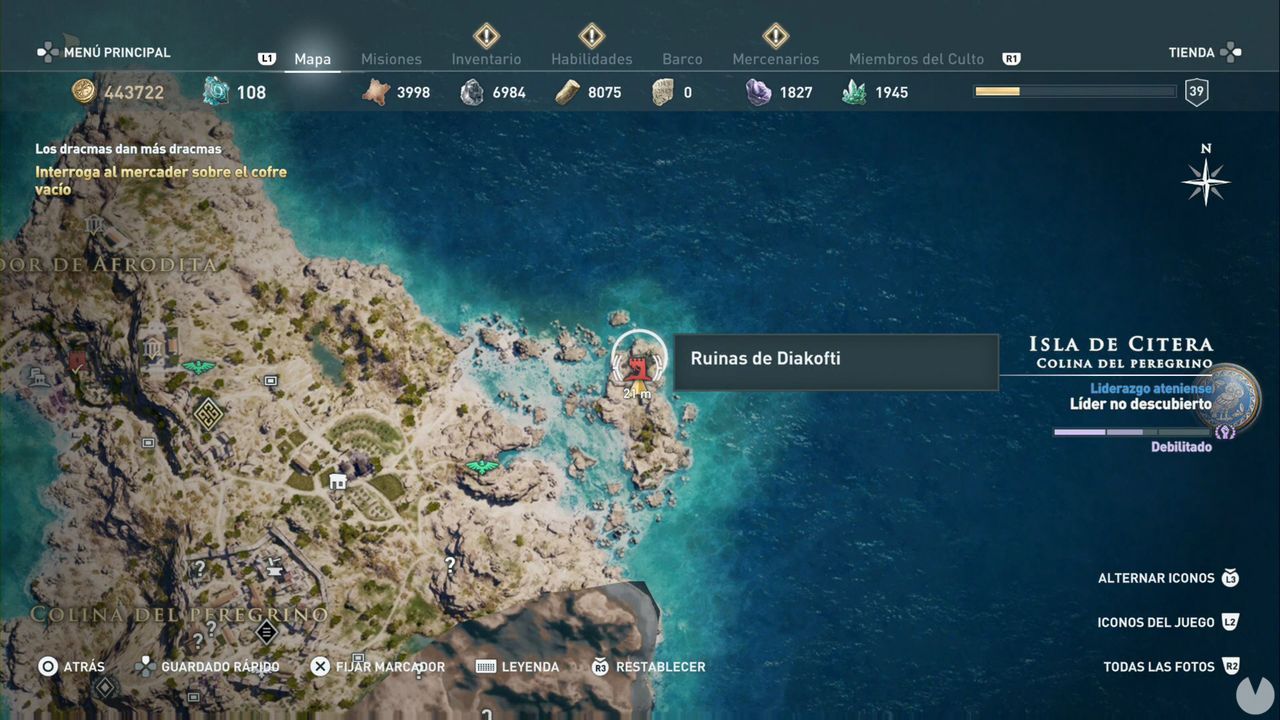1280x720 pixels.
Task: Expand the Menú Principal
Action: [x=104, y=51]
